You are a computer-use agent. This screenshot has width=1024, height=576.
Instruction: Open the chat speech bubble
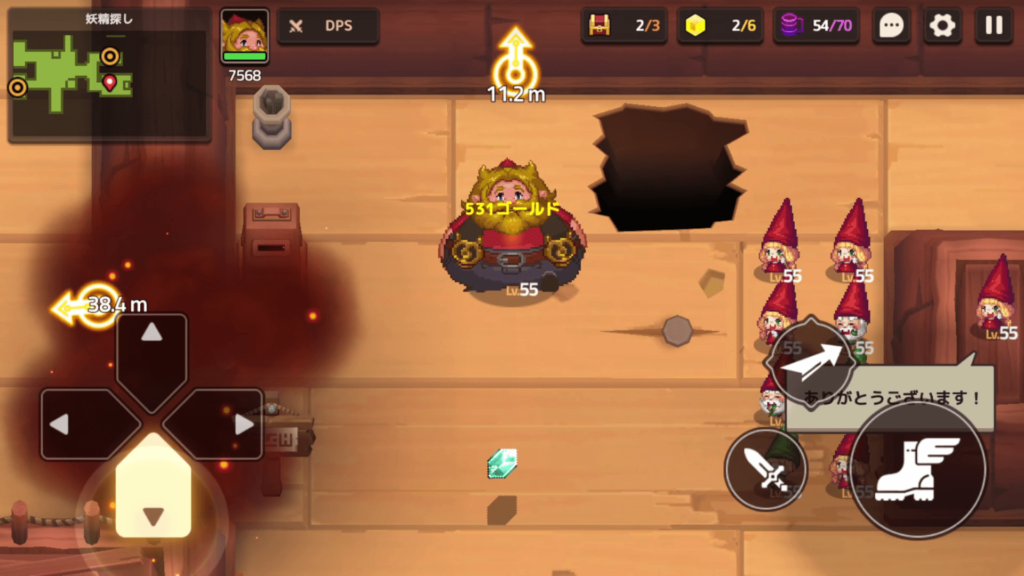coord(890,26)
